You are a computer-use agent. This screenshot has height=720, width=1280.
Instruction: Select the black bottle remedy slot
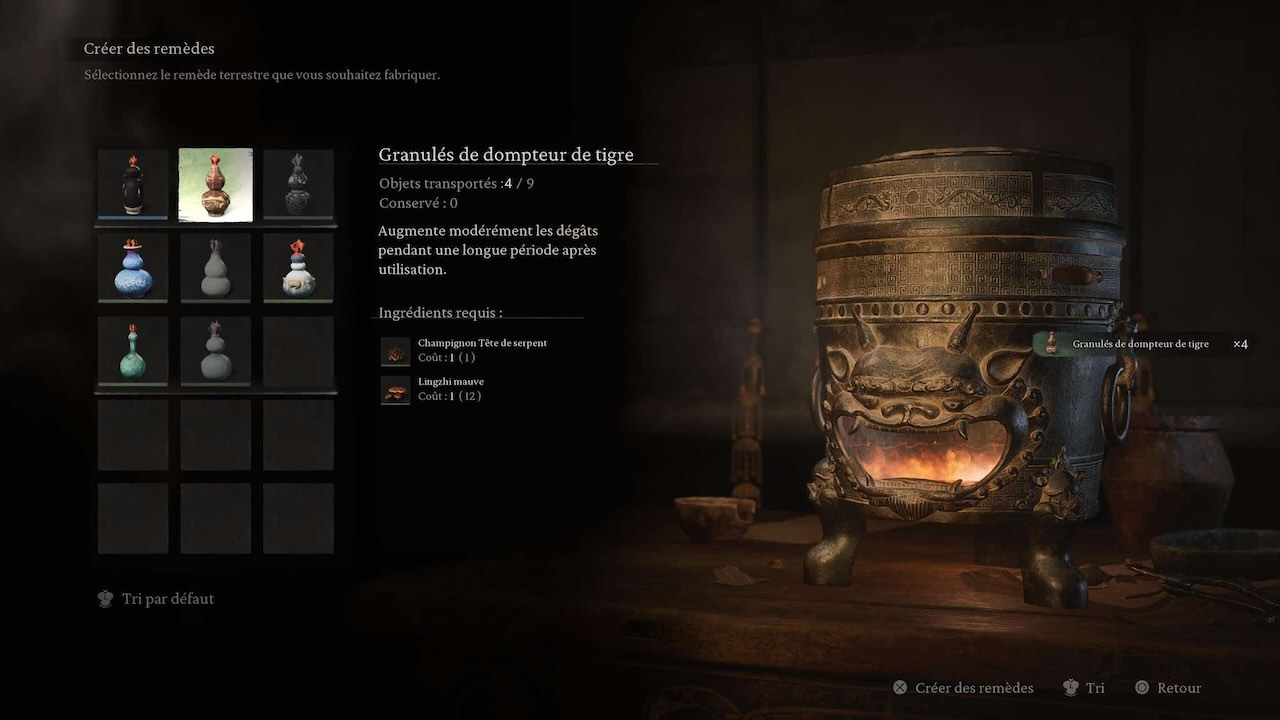point(133,184)
